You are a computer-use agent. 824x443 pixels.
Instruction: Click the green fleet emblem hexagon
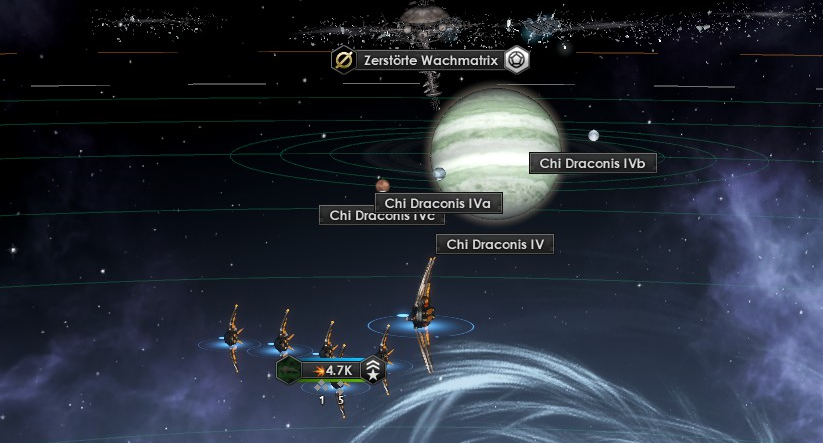pos(288,370)
